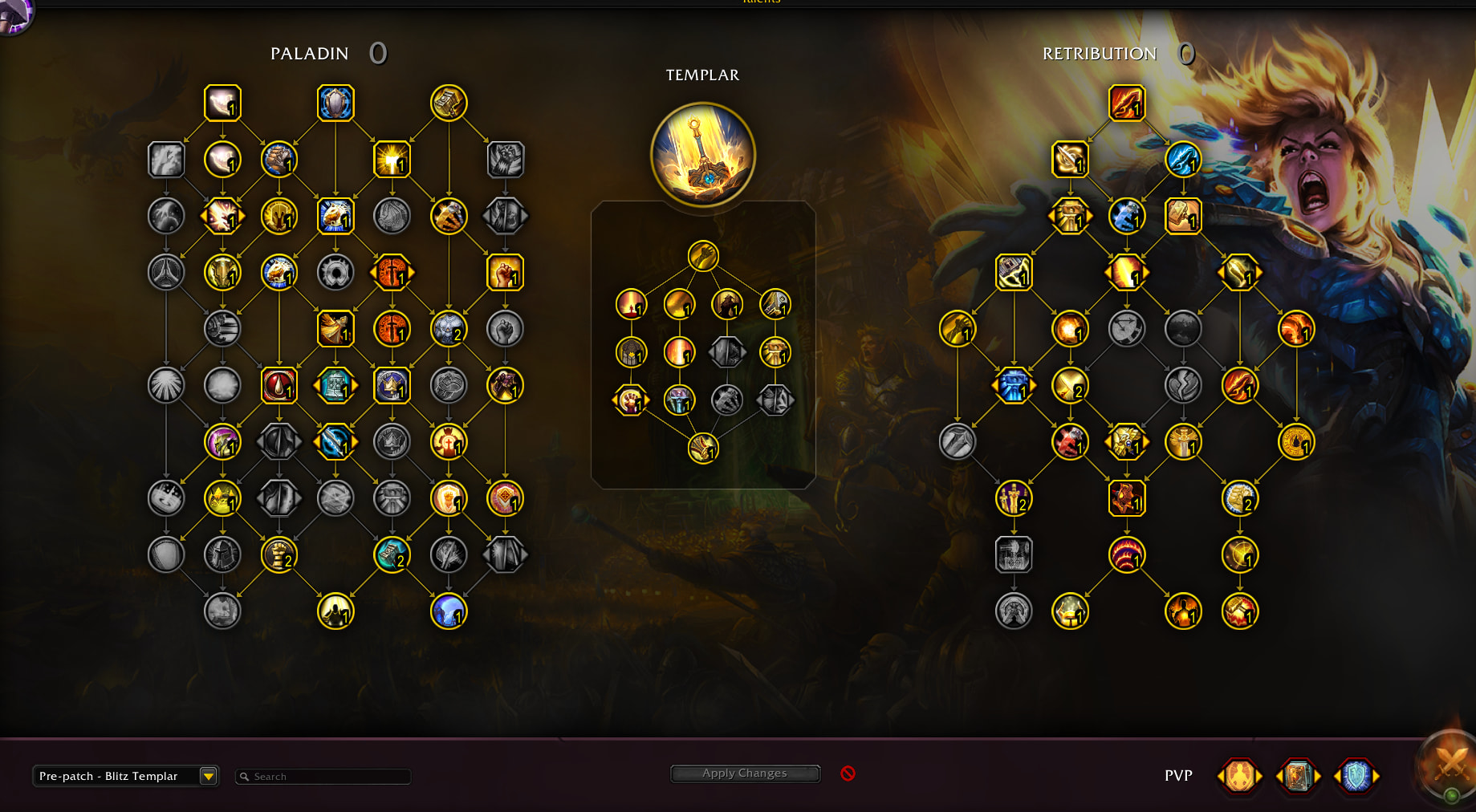Select the topmost Retribution tree talent node
The image size is (1476, 812).
pos(1126,103)
